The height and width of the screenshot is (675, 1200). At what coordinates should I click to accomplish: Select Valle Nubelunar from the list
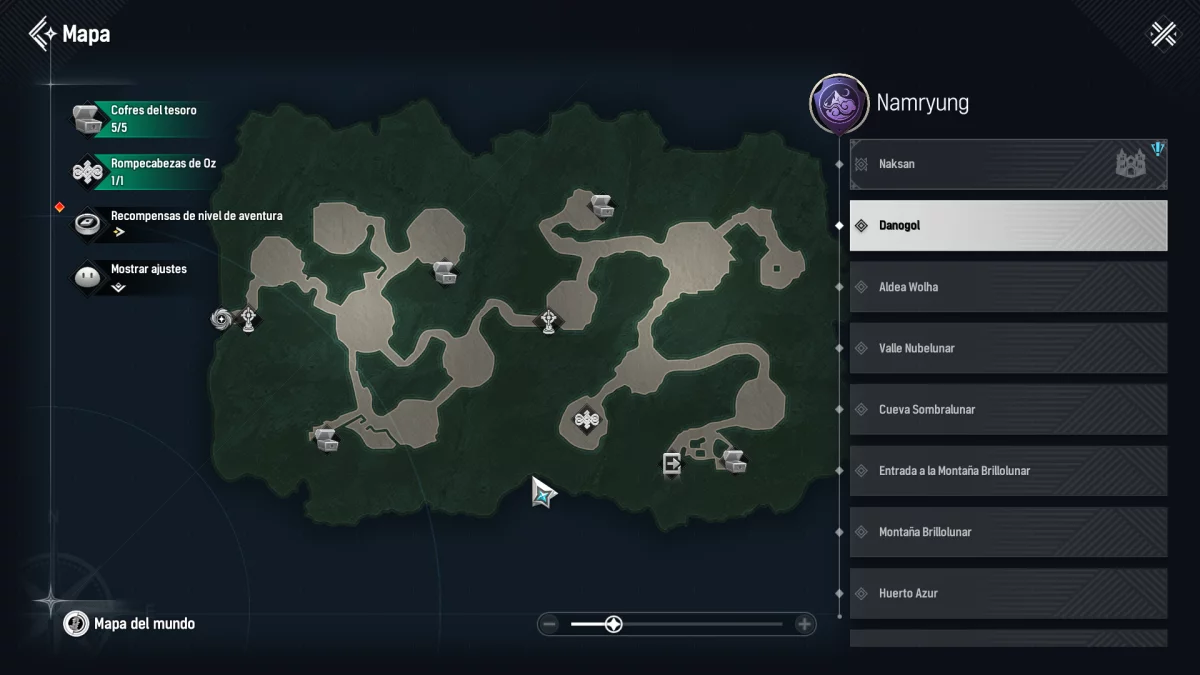tap(1008, 348)
